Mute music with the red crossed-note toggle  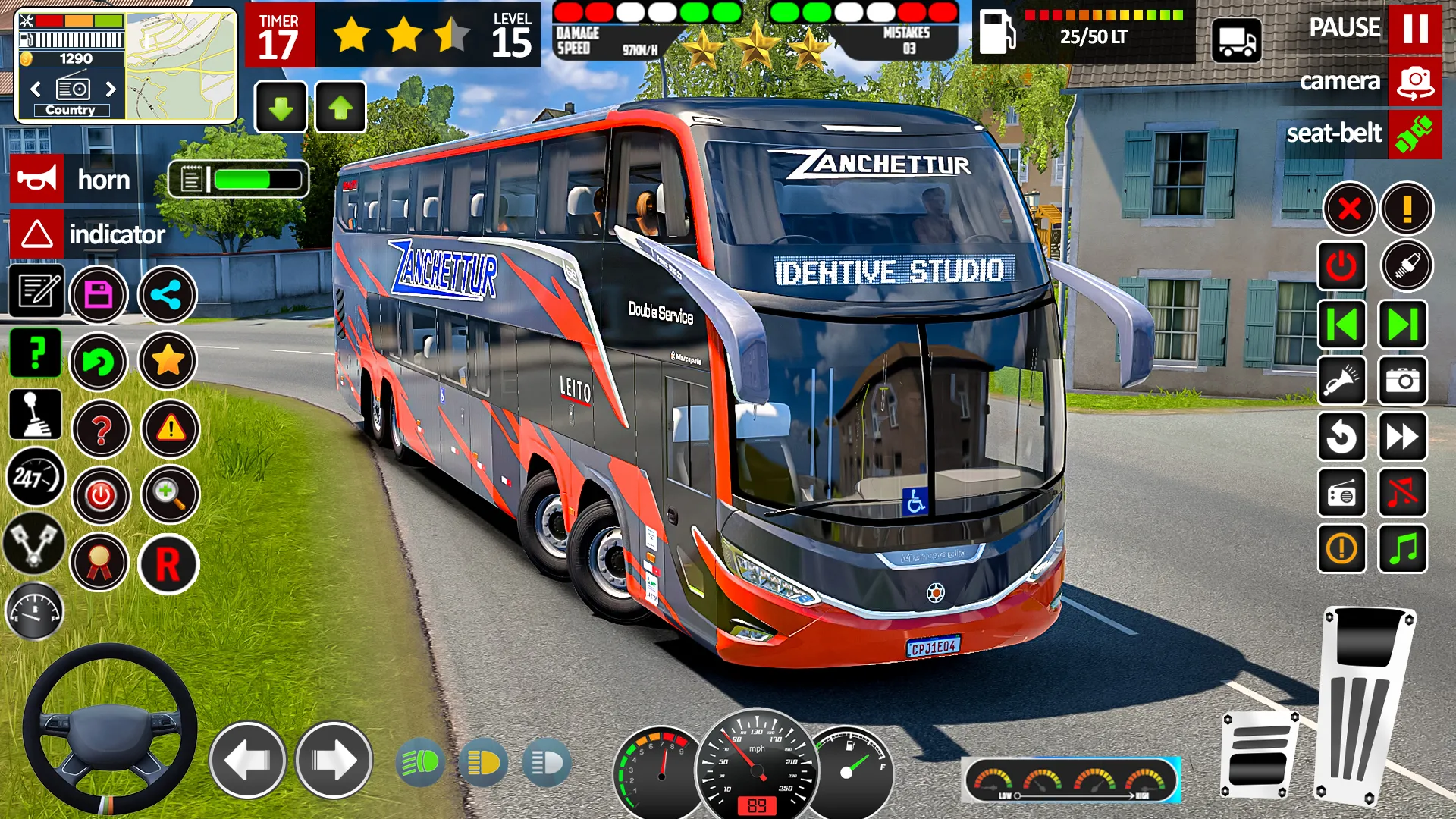click(x=1404, y=493)
